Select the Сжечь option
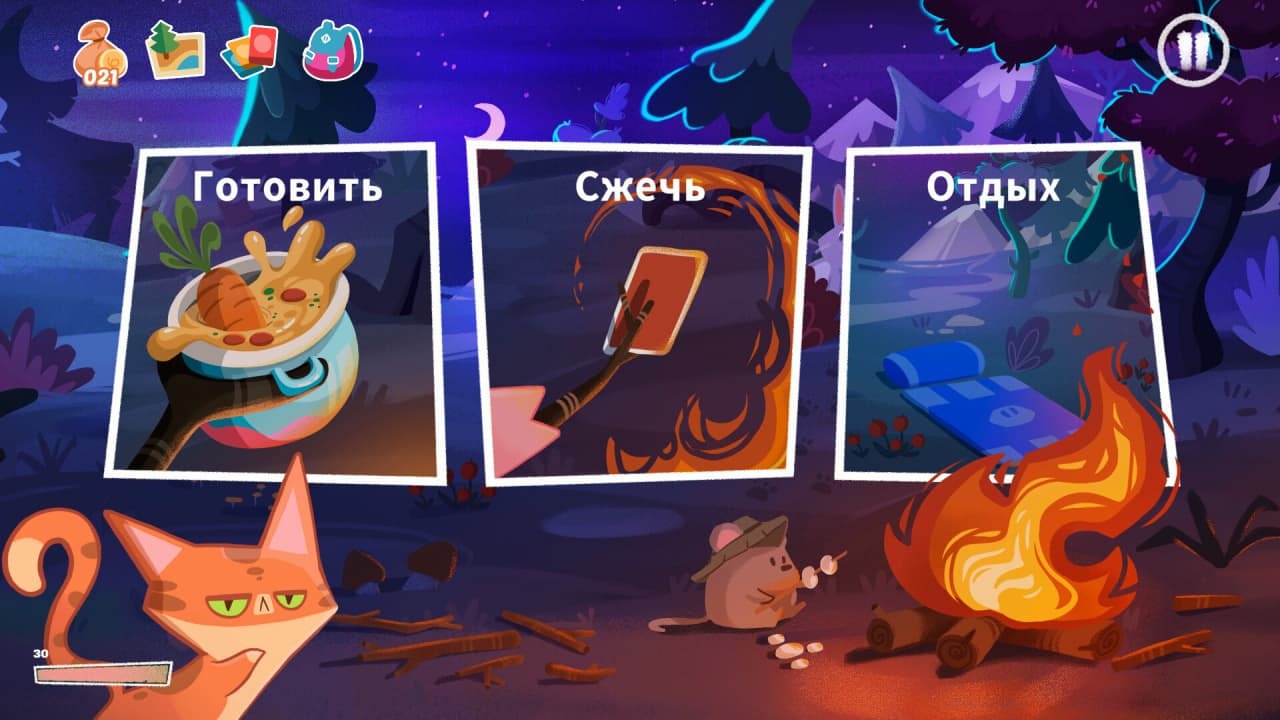Screen dimensions: 1280x720 click(x=640, y=310)
